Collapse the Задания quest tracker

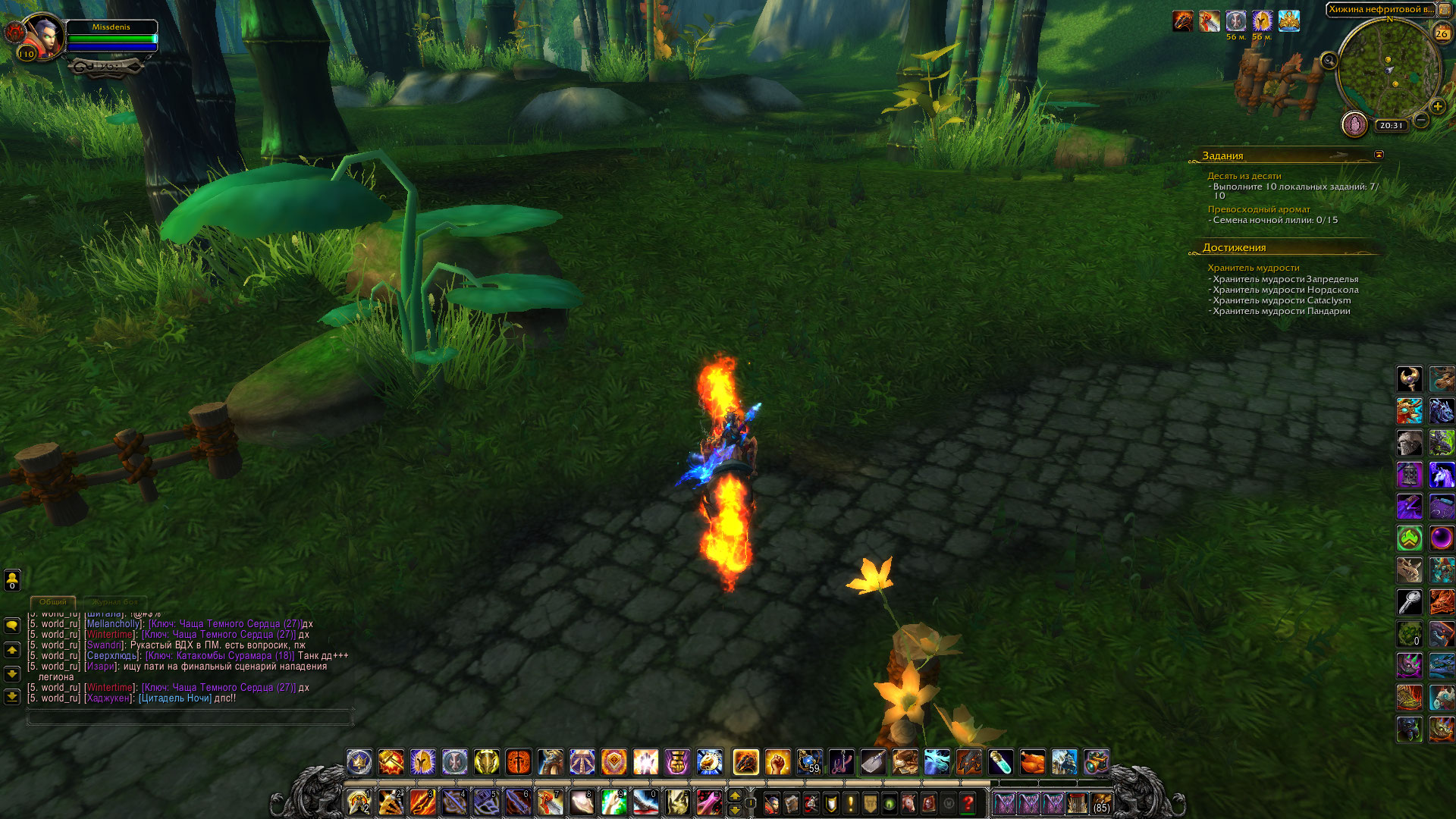1379,155
